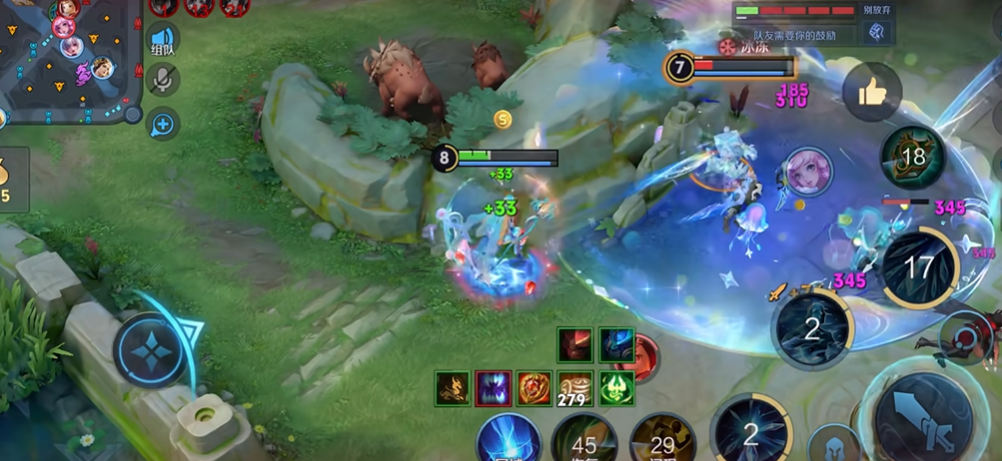Trigger the recall skill with blue swirl
Viewport: 1002px width, 461px height.
[x=508, y=440]
